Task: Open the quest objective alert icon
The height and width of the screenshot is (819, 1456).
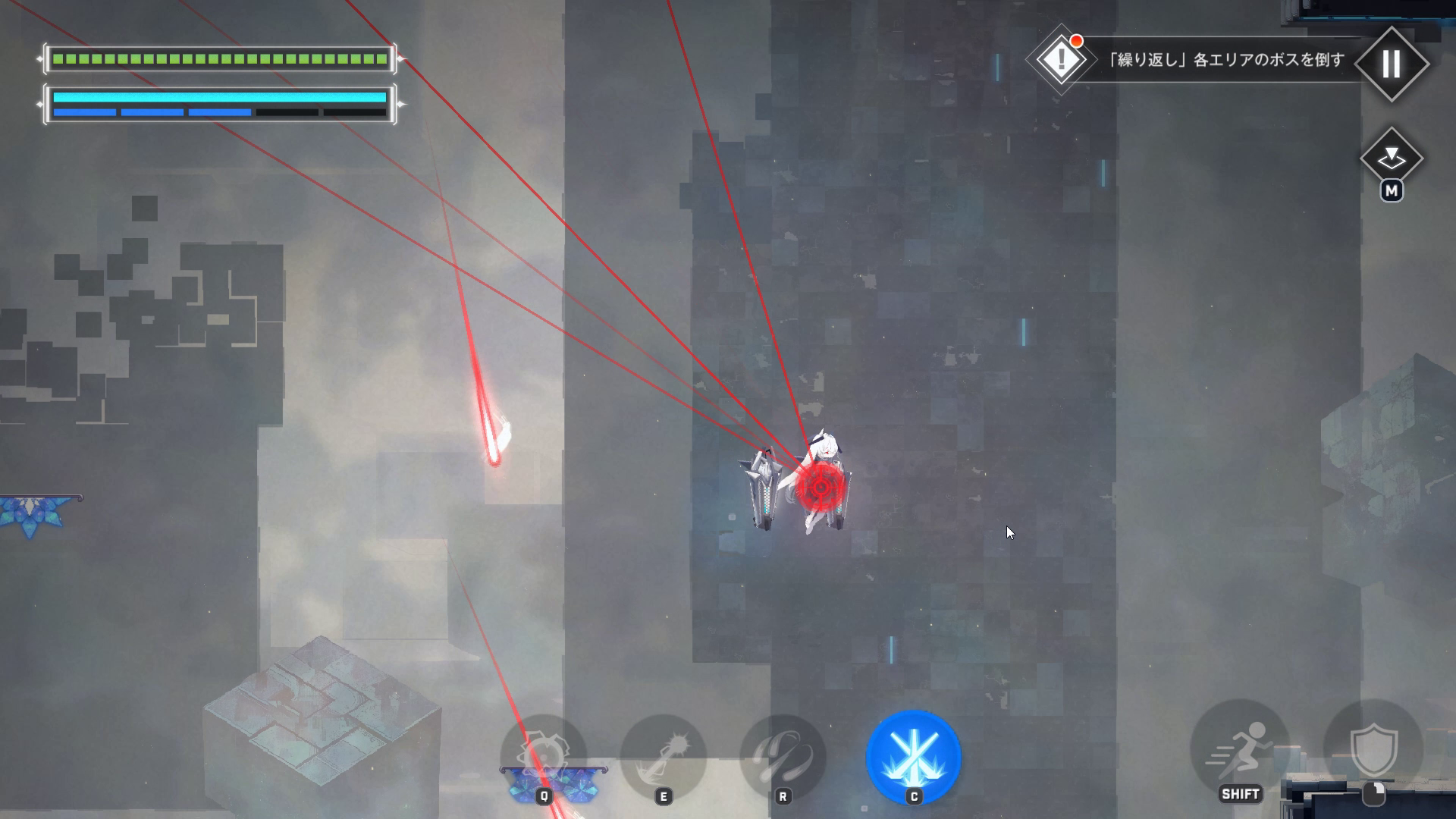Action: point(1061,59)
